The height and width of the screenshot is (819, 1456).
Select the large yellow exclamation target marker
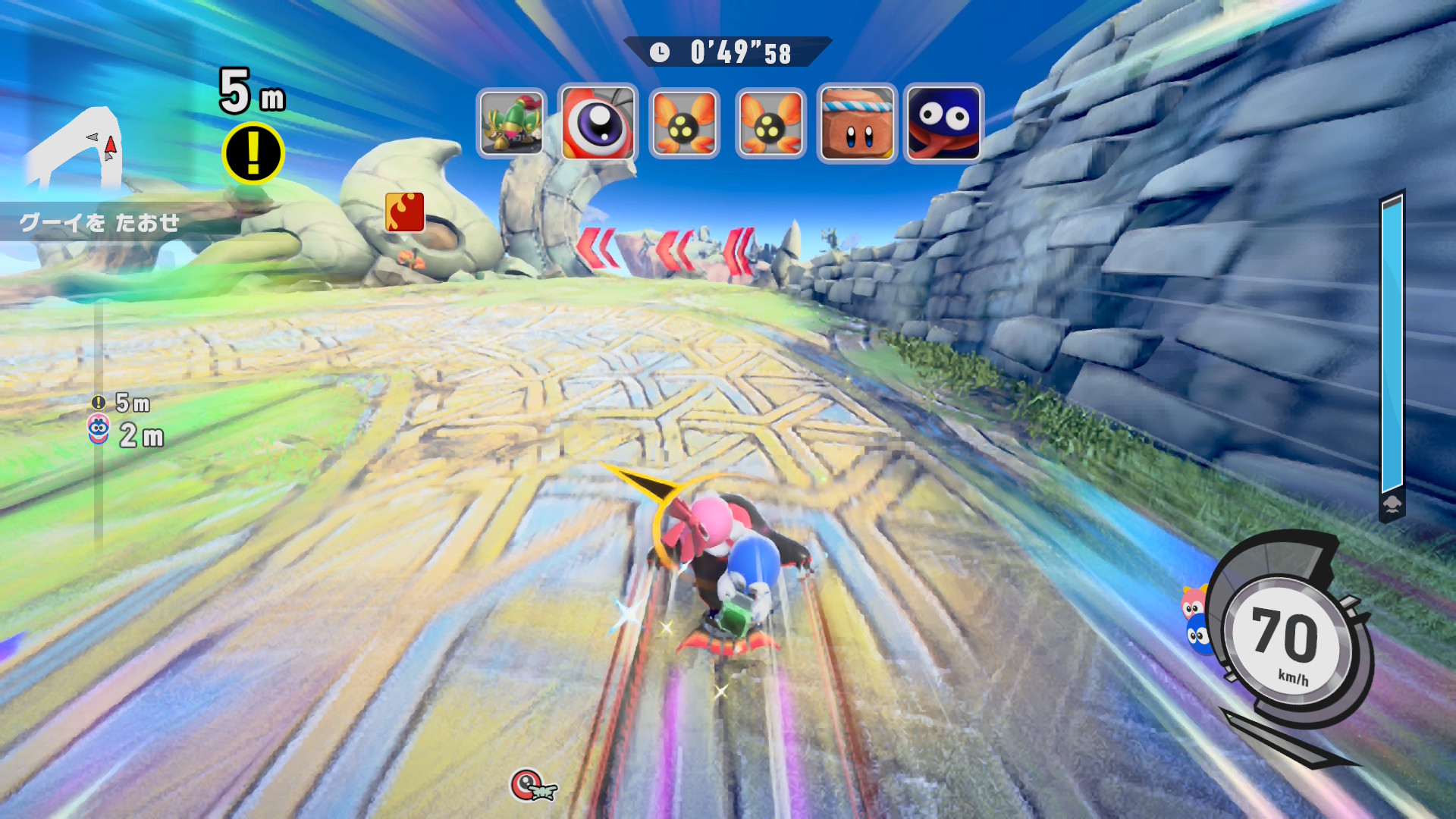pos(253,154)
